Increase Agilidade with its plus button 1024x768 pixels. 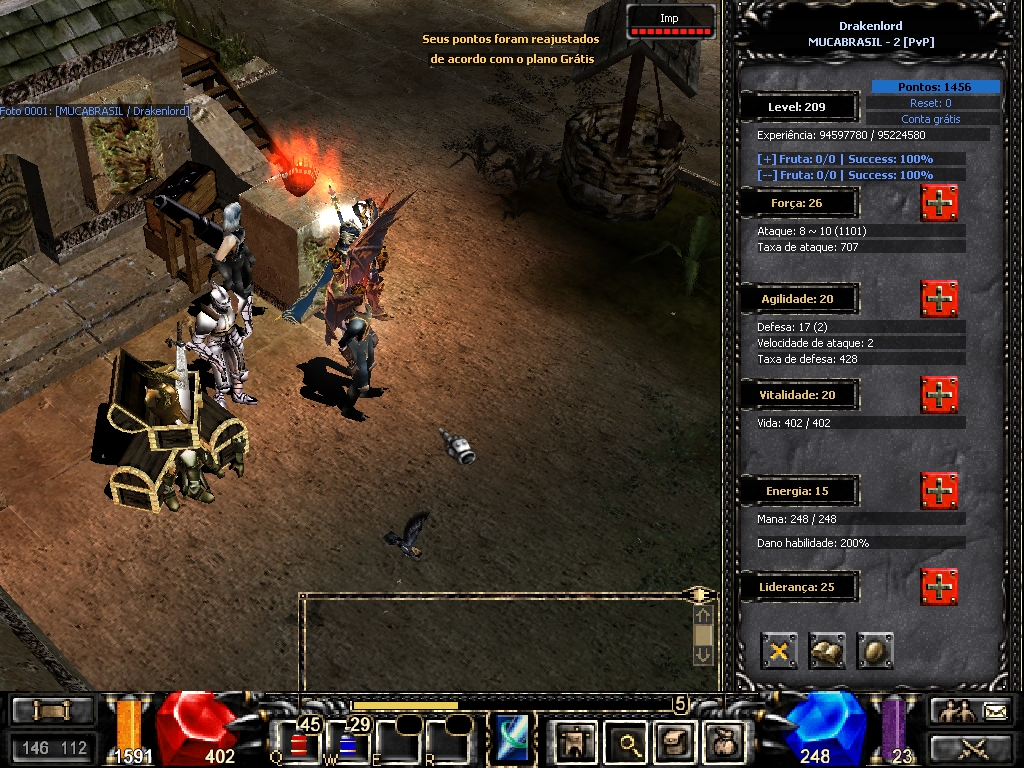tap(939, 299)
